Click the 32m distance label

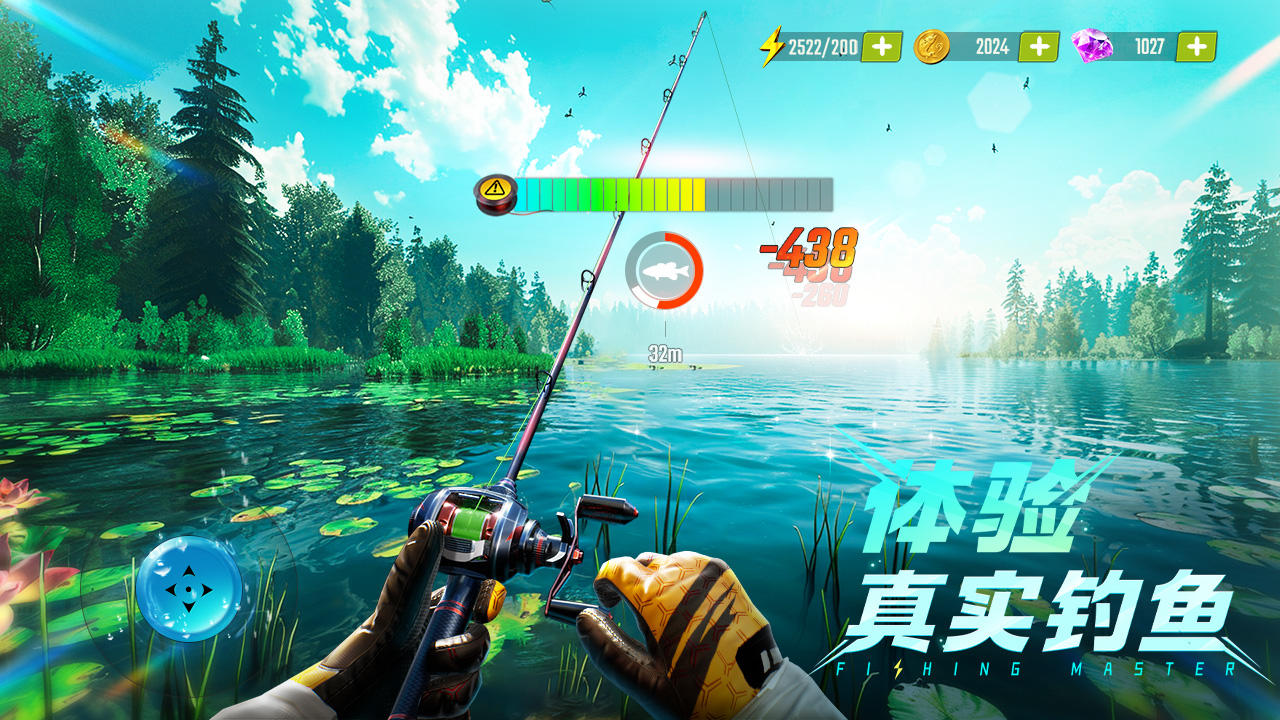pos(663,352)
